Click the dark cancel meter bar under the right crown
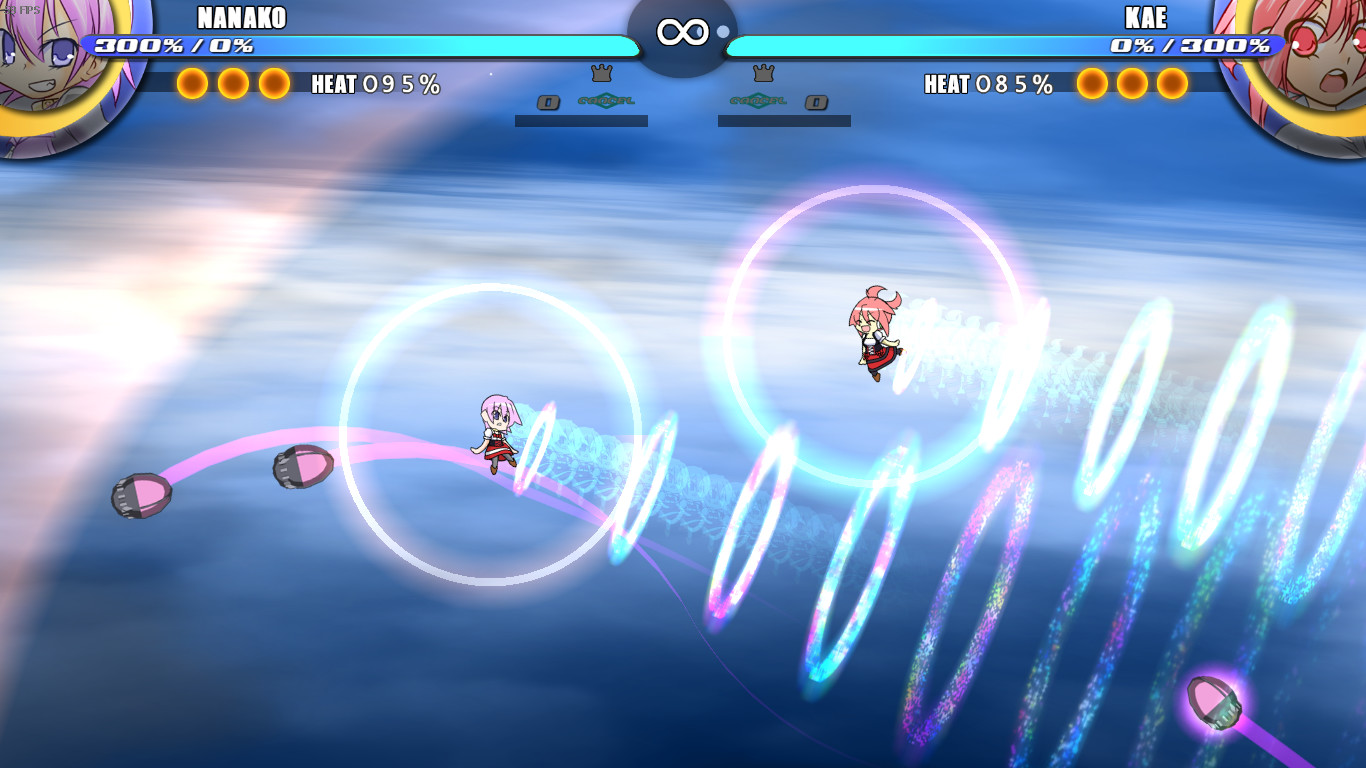Viewport: 1366px width, 768px height. (x=785, y=121)
